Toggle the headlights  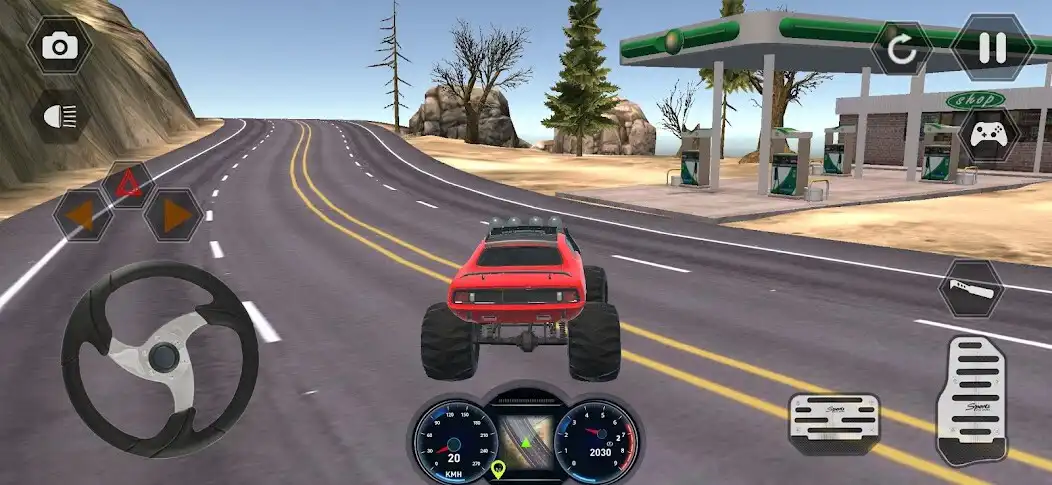60,115
